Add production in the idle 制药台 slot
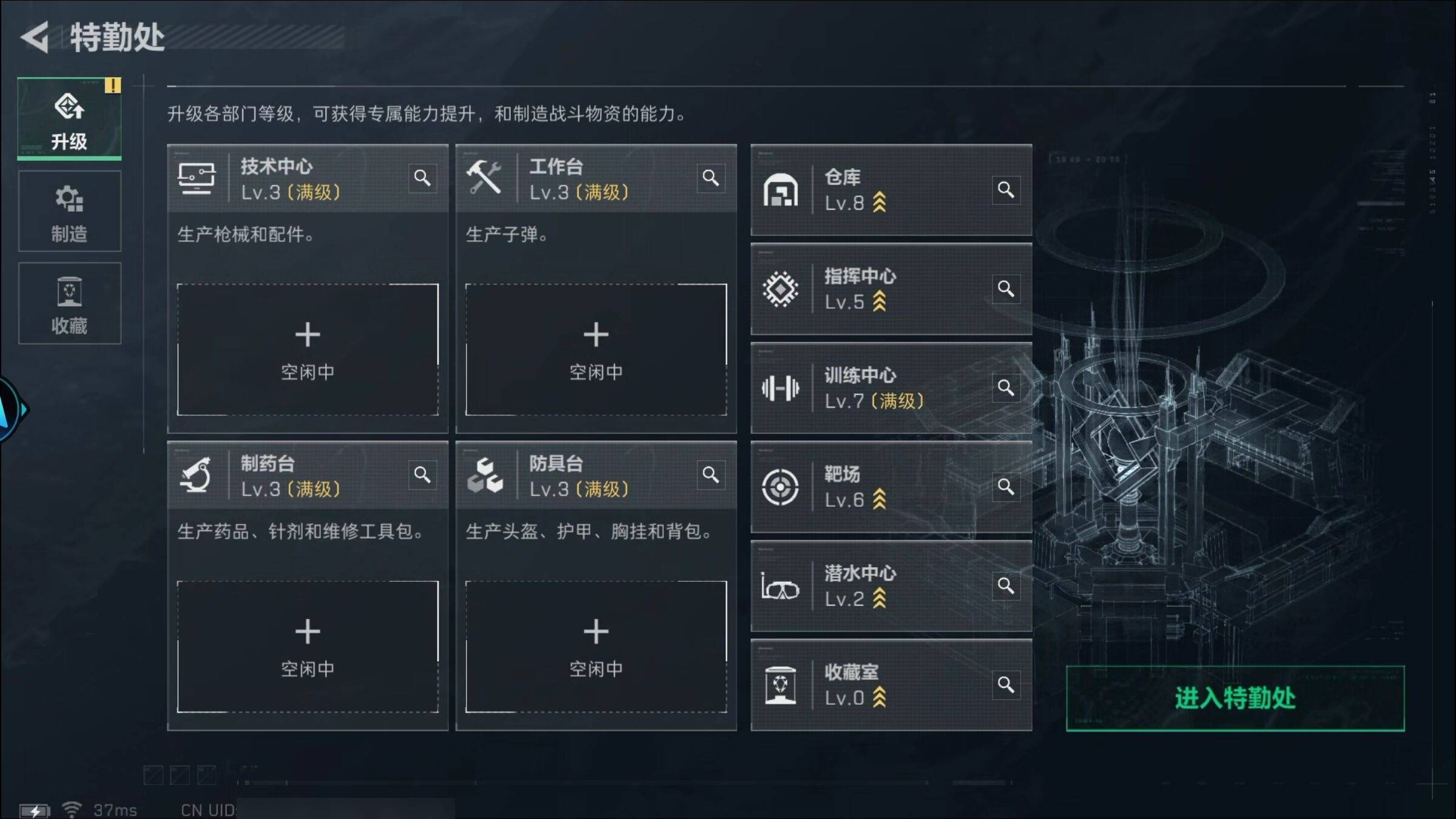Viewport: 1456px width, 819px height. [308, 647]
